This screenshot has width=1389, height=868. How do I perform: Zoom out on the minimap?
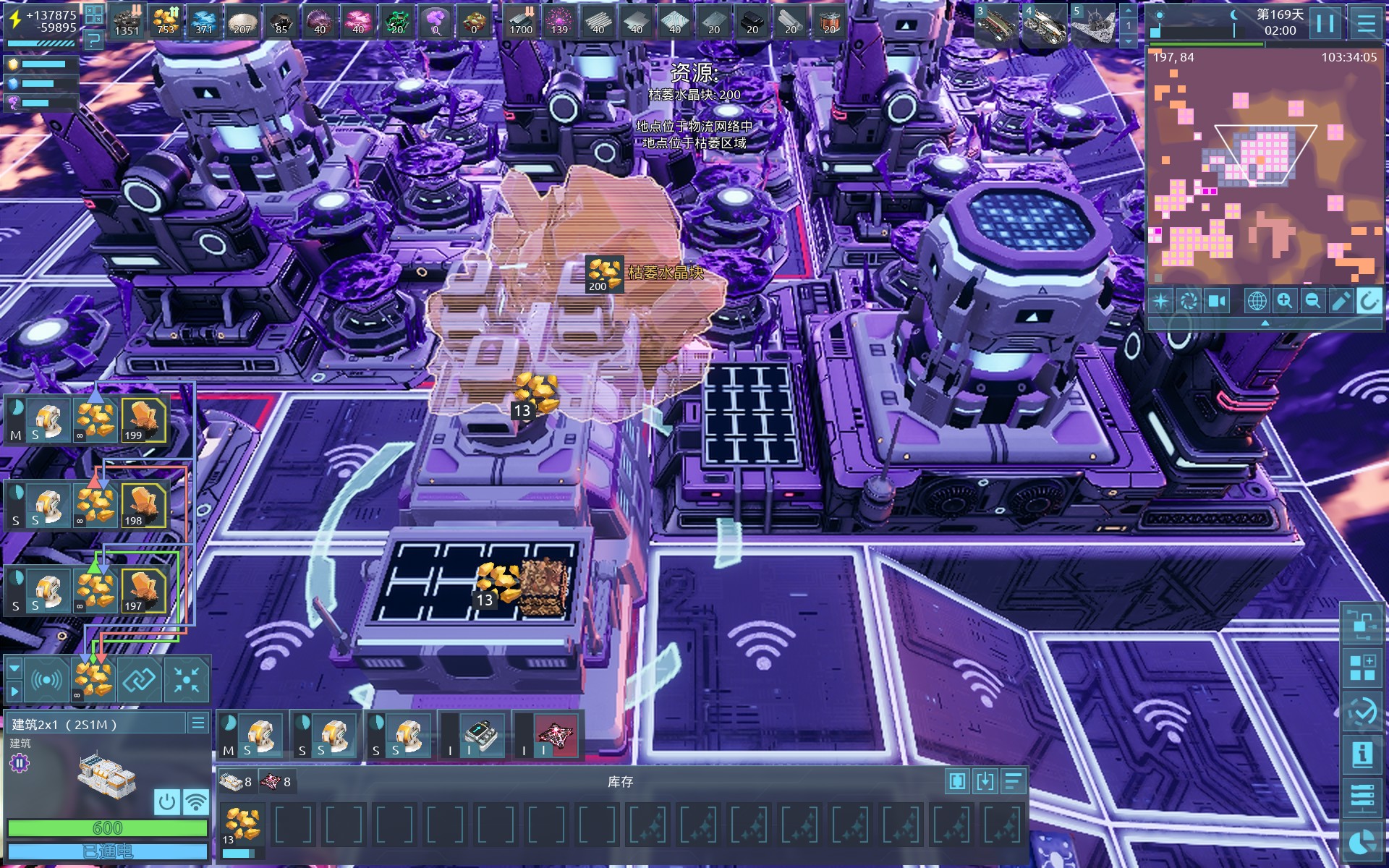[1312, 301]
